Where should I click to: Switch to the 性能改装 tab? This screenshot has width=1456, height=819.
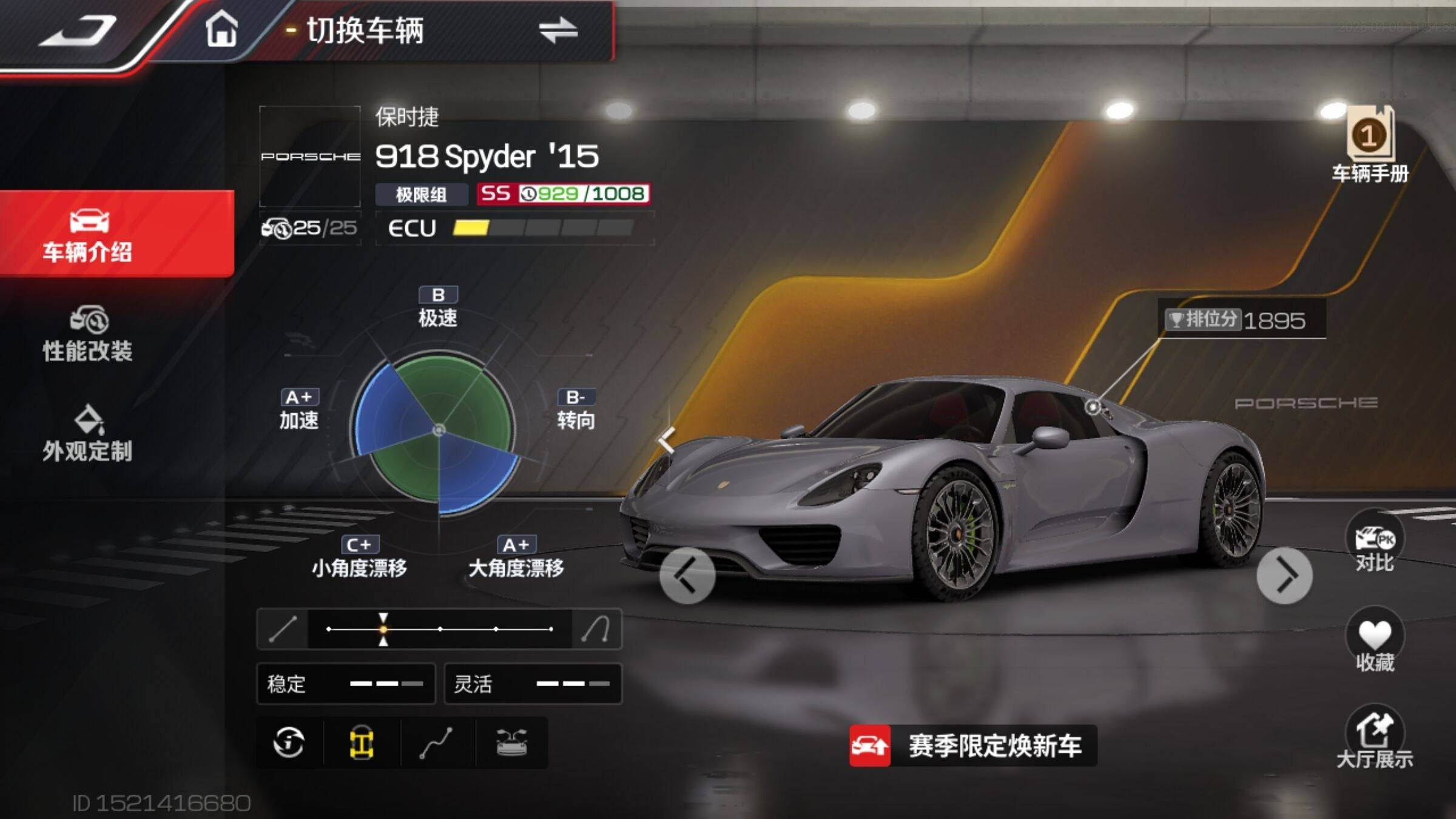click(x=88, y=334)
